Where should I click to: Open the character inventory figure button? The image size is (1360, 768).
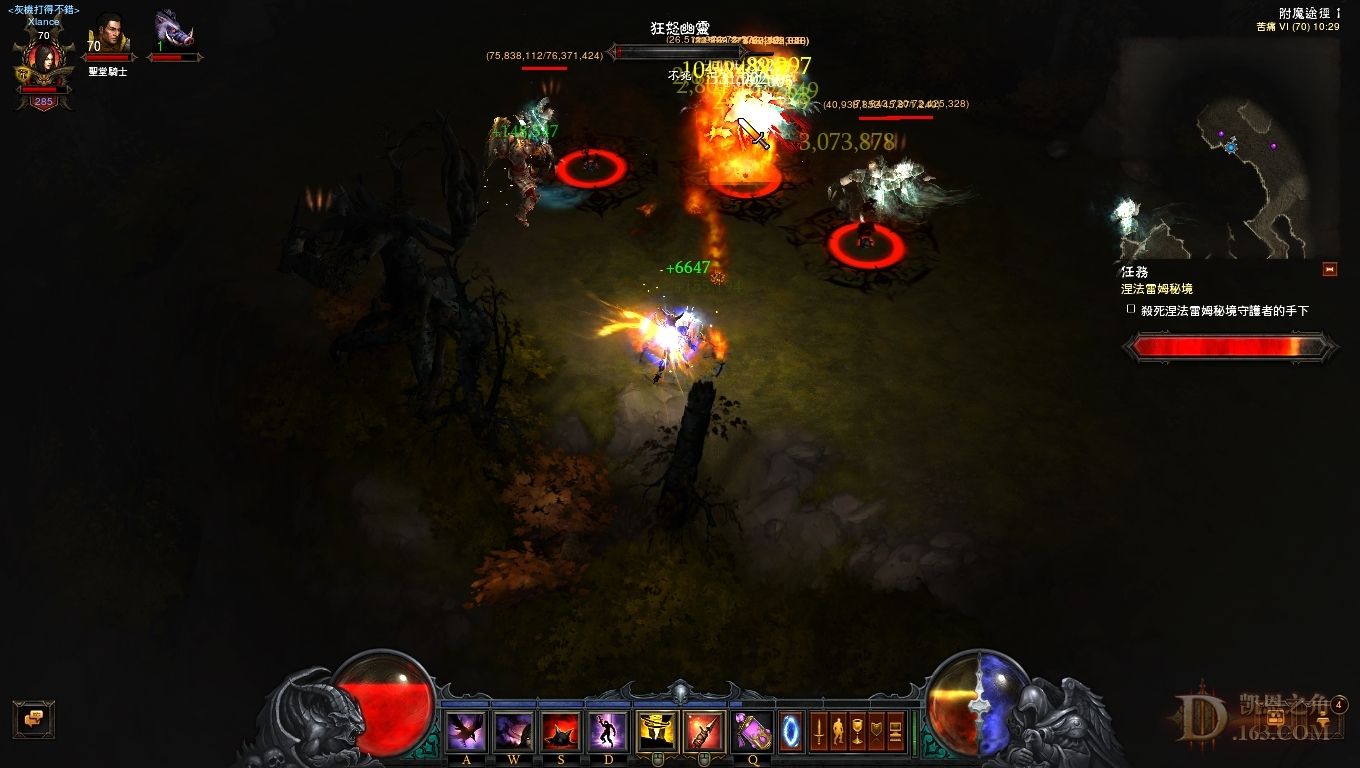click(x=838, y=731)
